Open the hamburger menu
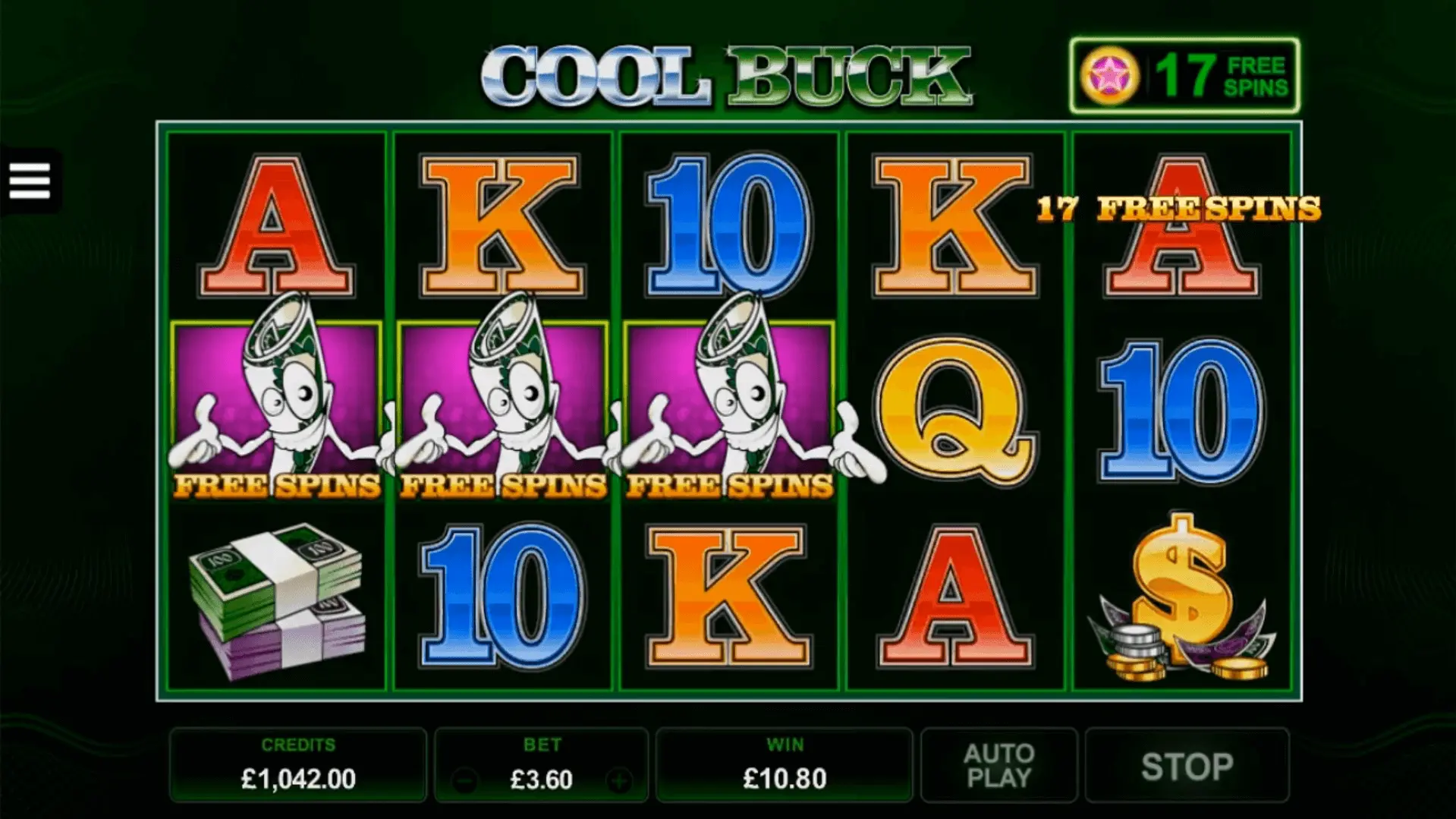 (x=30, y=181)
